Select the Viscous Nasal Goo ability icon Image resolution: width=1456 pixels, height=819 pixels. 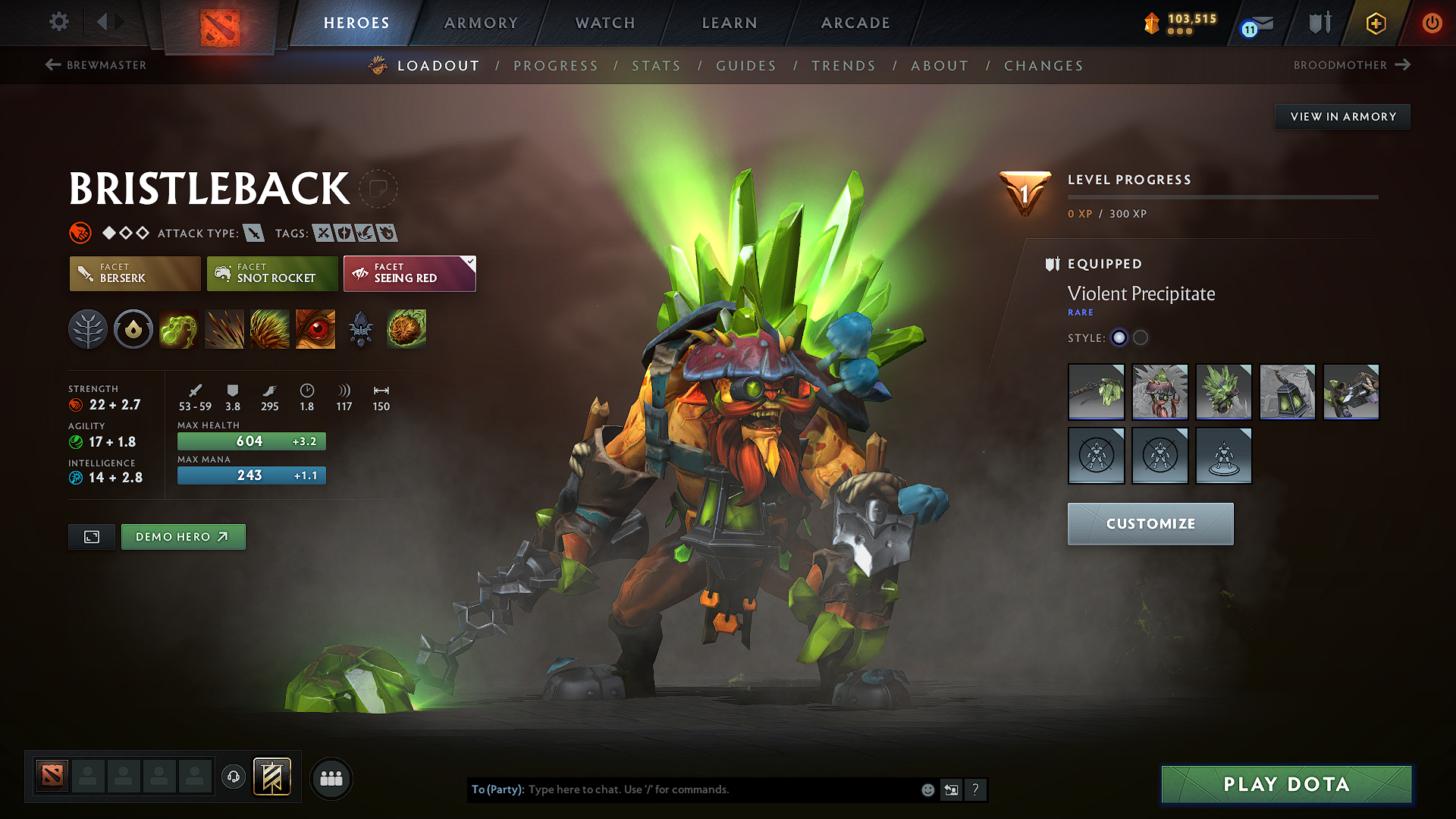coord(179,329)
